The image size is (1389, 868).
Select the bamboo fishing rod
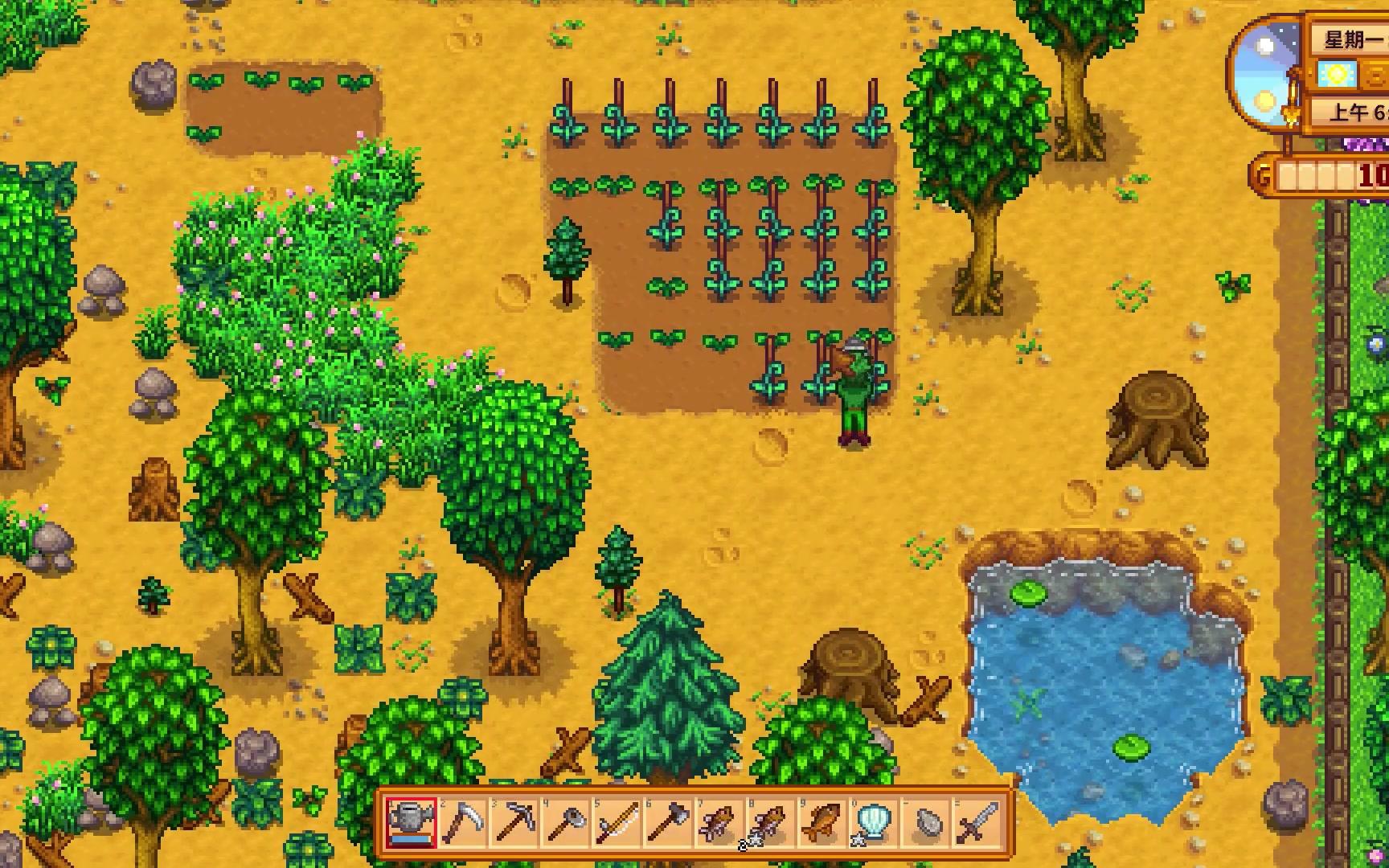[x=617, y=823]
